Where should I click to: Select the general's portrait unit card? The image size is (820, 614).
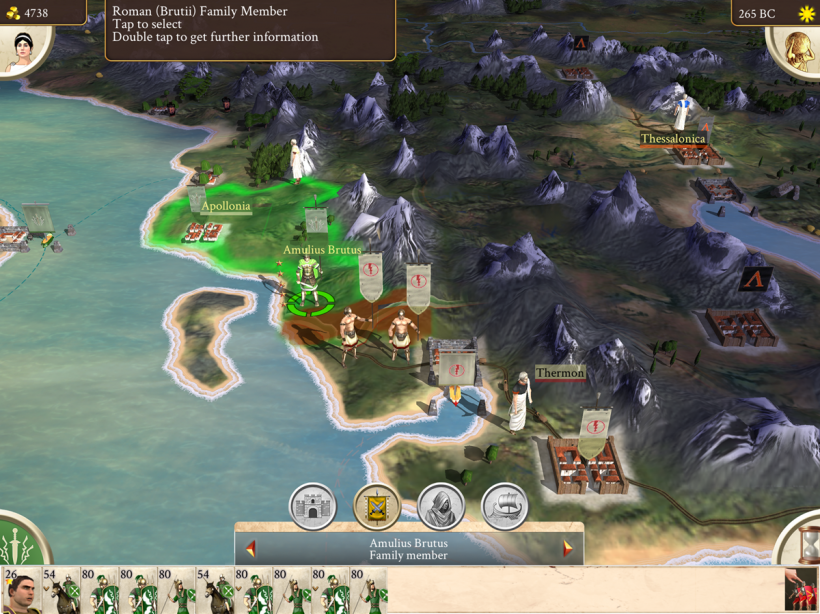point(21,591)
